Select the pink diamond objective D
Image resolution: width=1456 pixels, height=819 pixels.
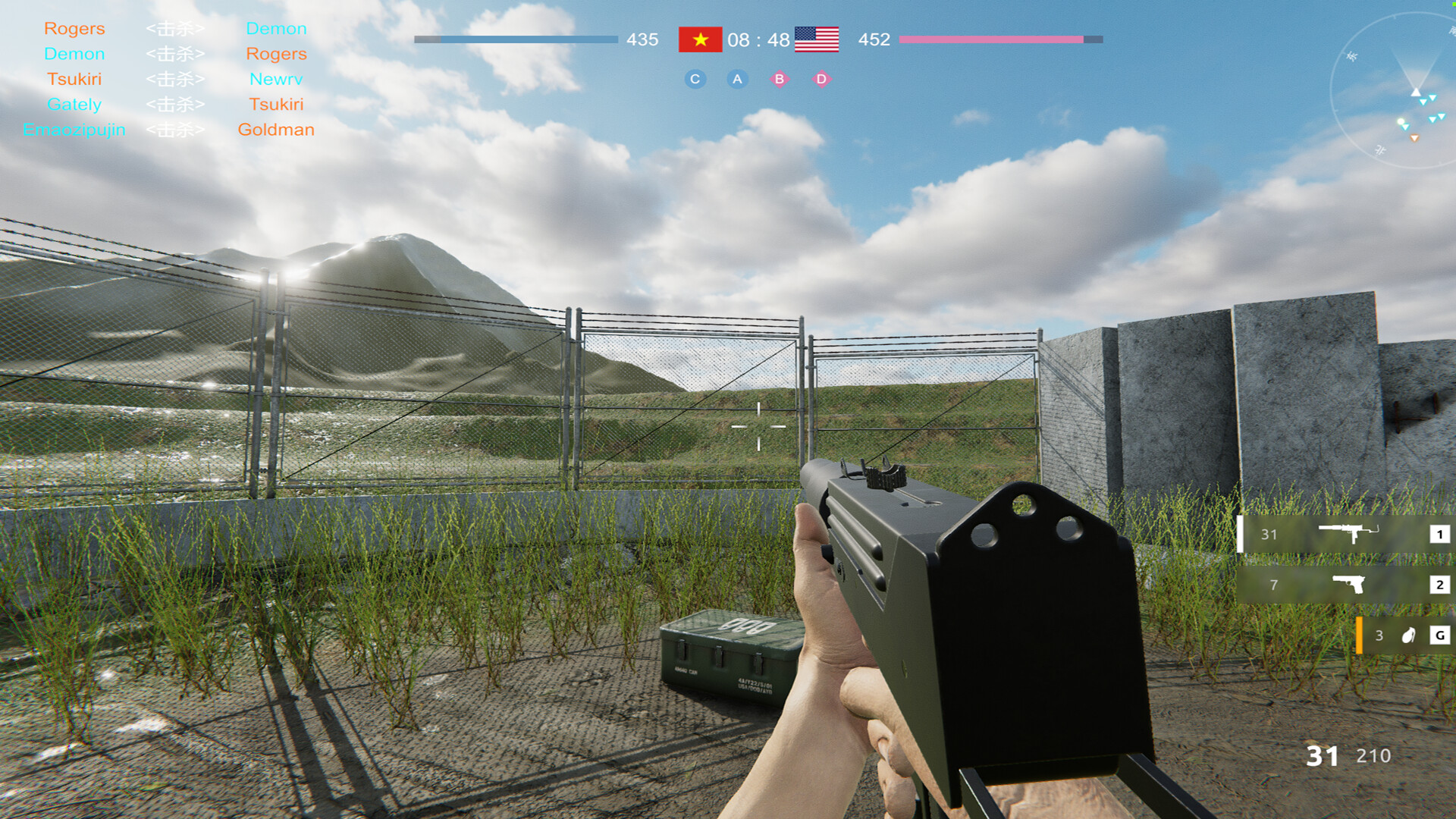tap(821, 78)
